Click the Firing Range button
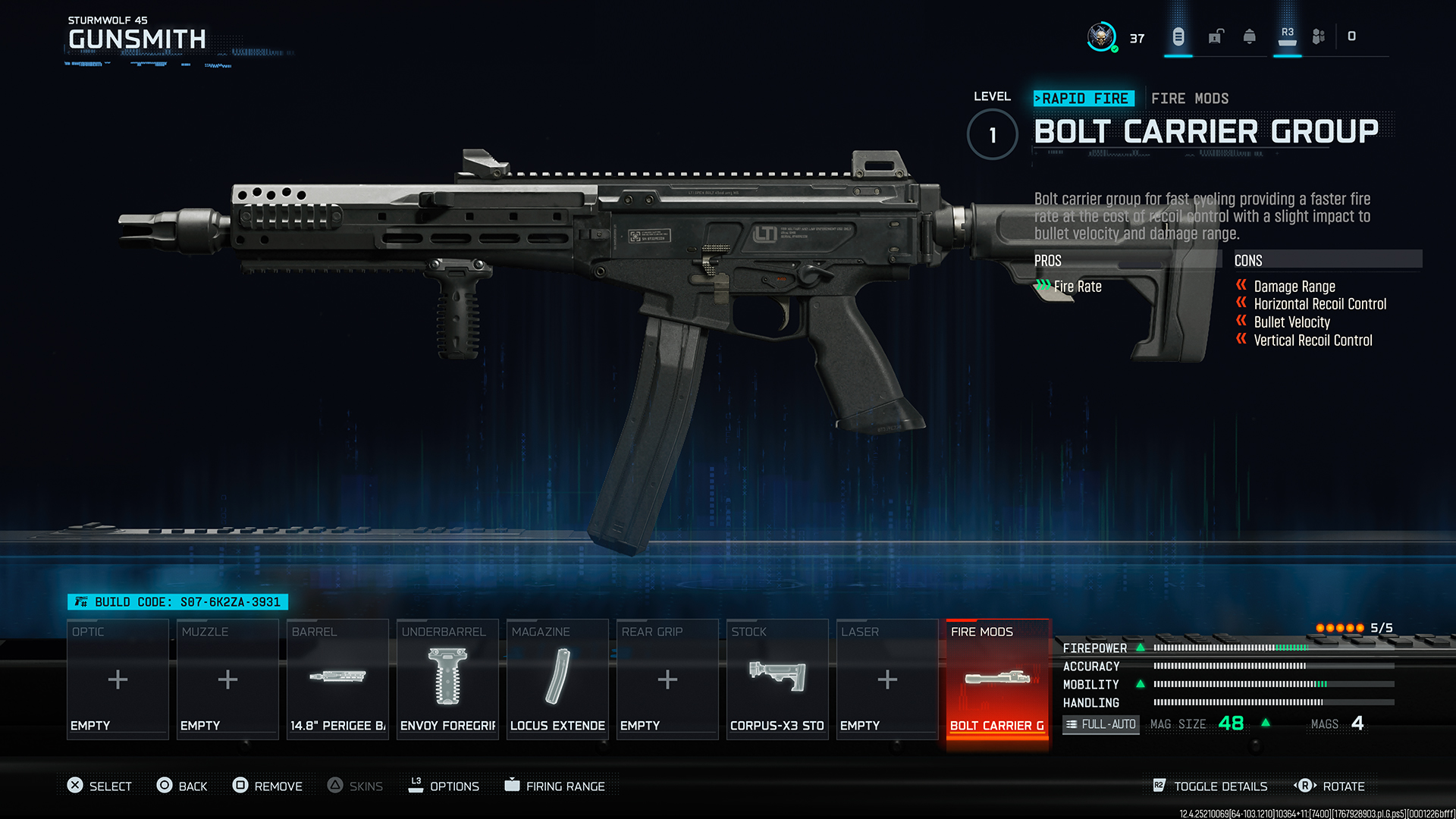1456x819 pixels. tap(556, 786)
